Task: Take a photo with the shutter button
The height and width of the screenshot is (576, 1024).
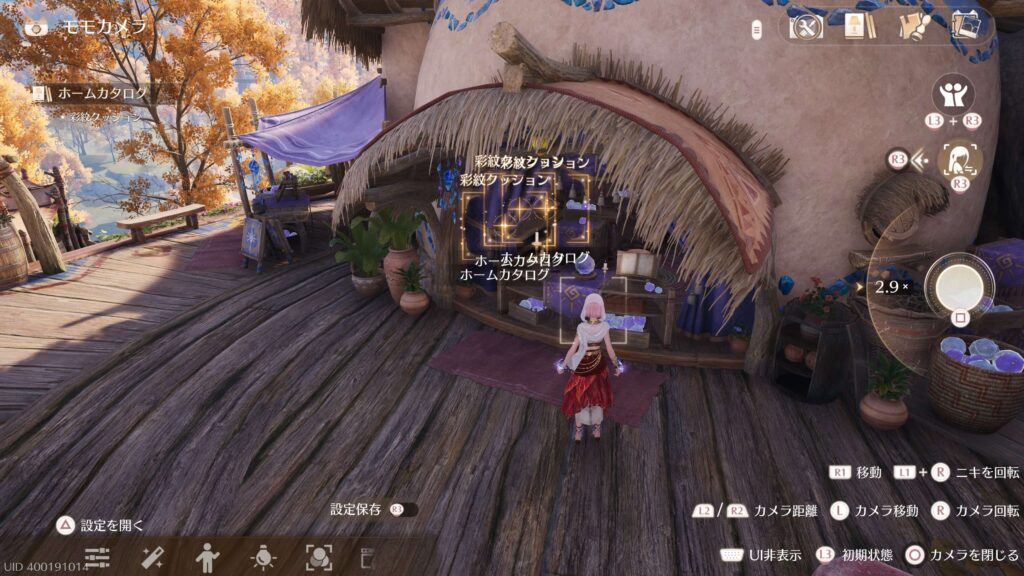Action: point(959,285)
